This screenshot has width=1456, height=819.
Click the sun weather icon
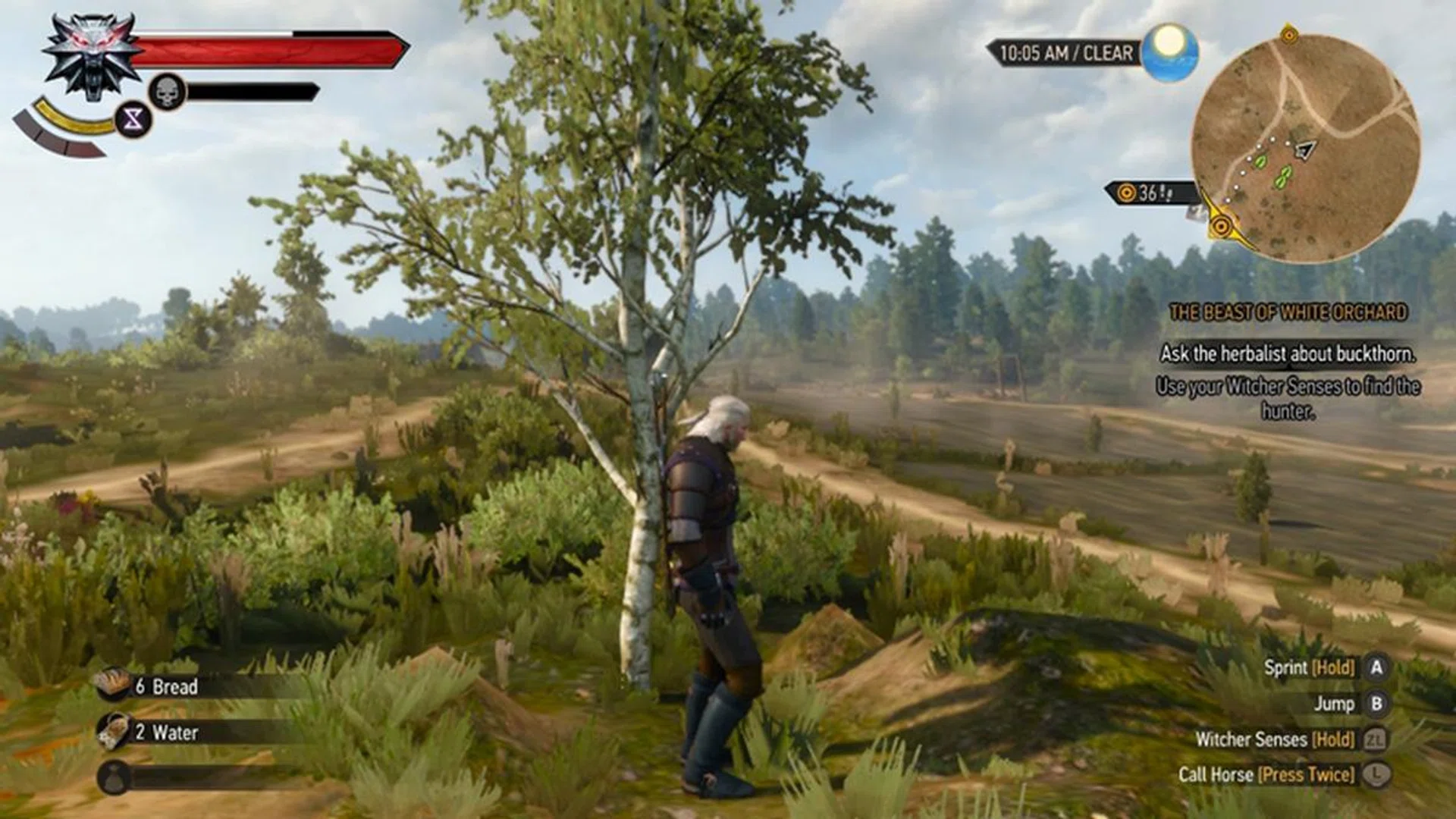click(x=1169, y=52)
